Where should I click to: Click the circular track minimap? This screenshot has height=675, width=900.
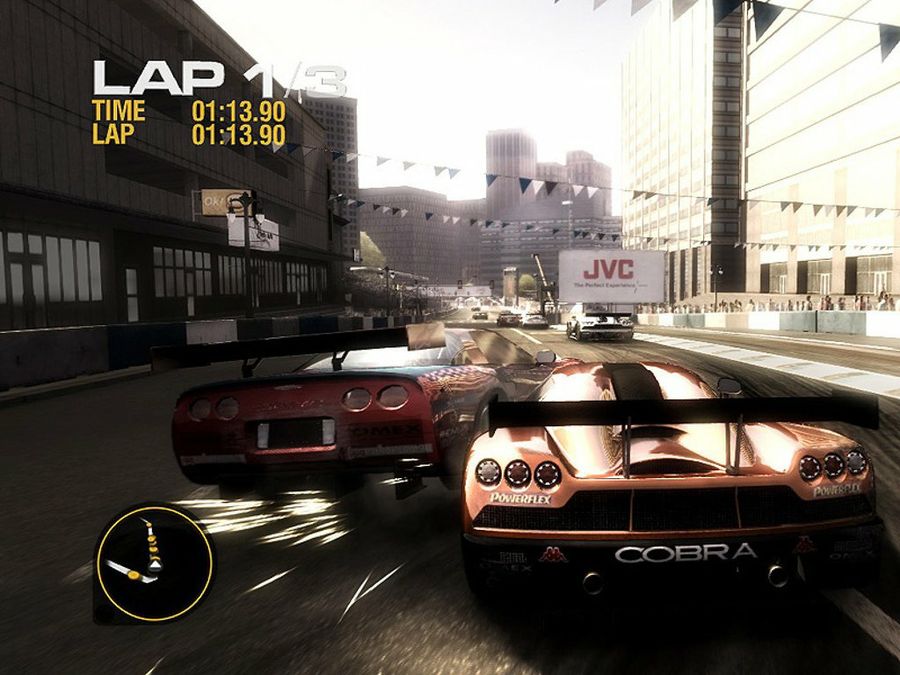(154, 562)
